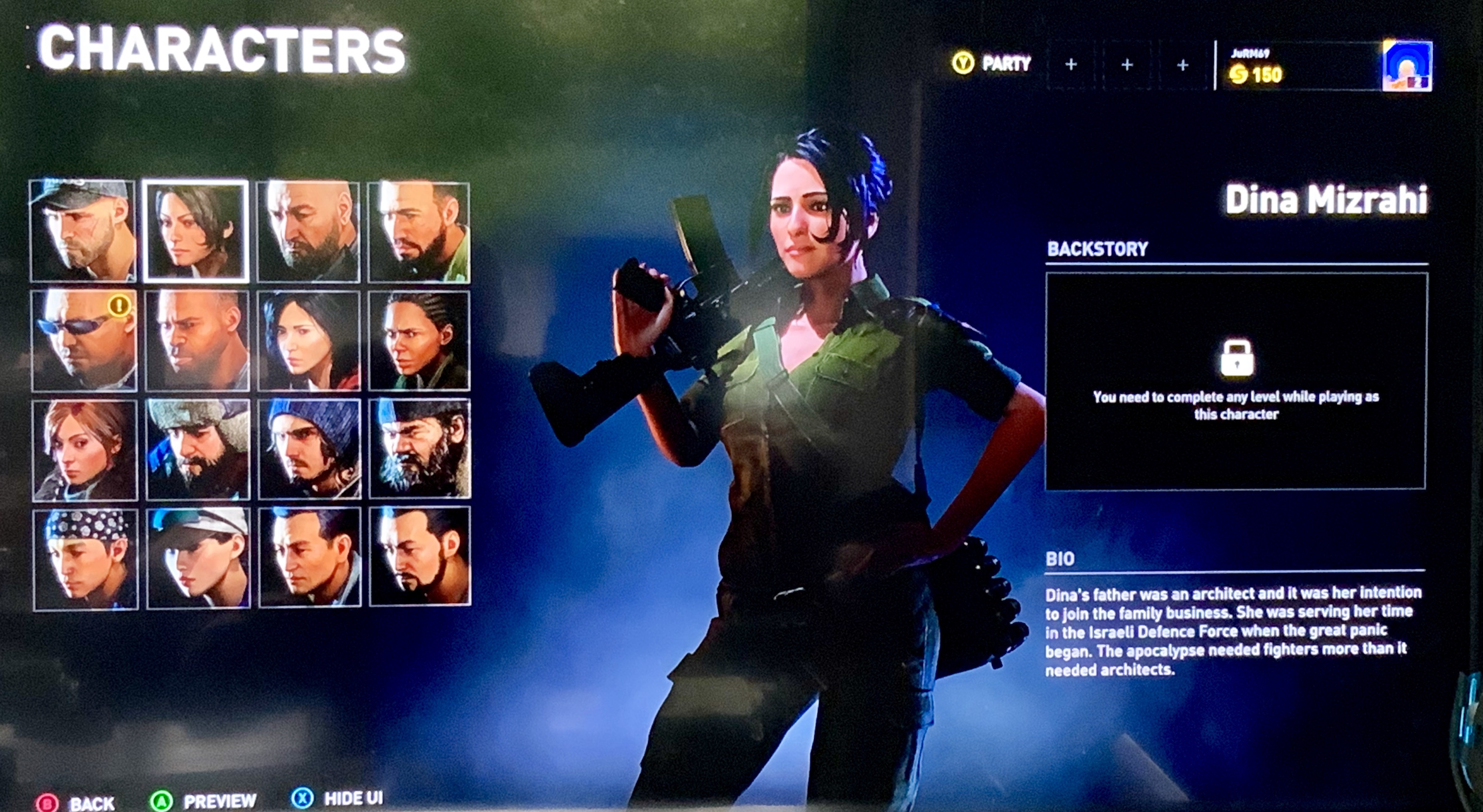
Task: Pick the woman with auburn hair
Action: pyautogui.click(x=85, y=450)
